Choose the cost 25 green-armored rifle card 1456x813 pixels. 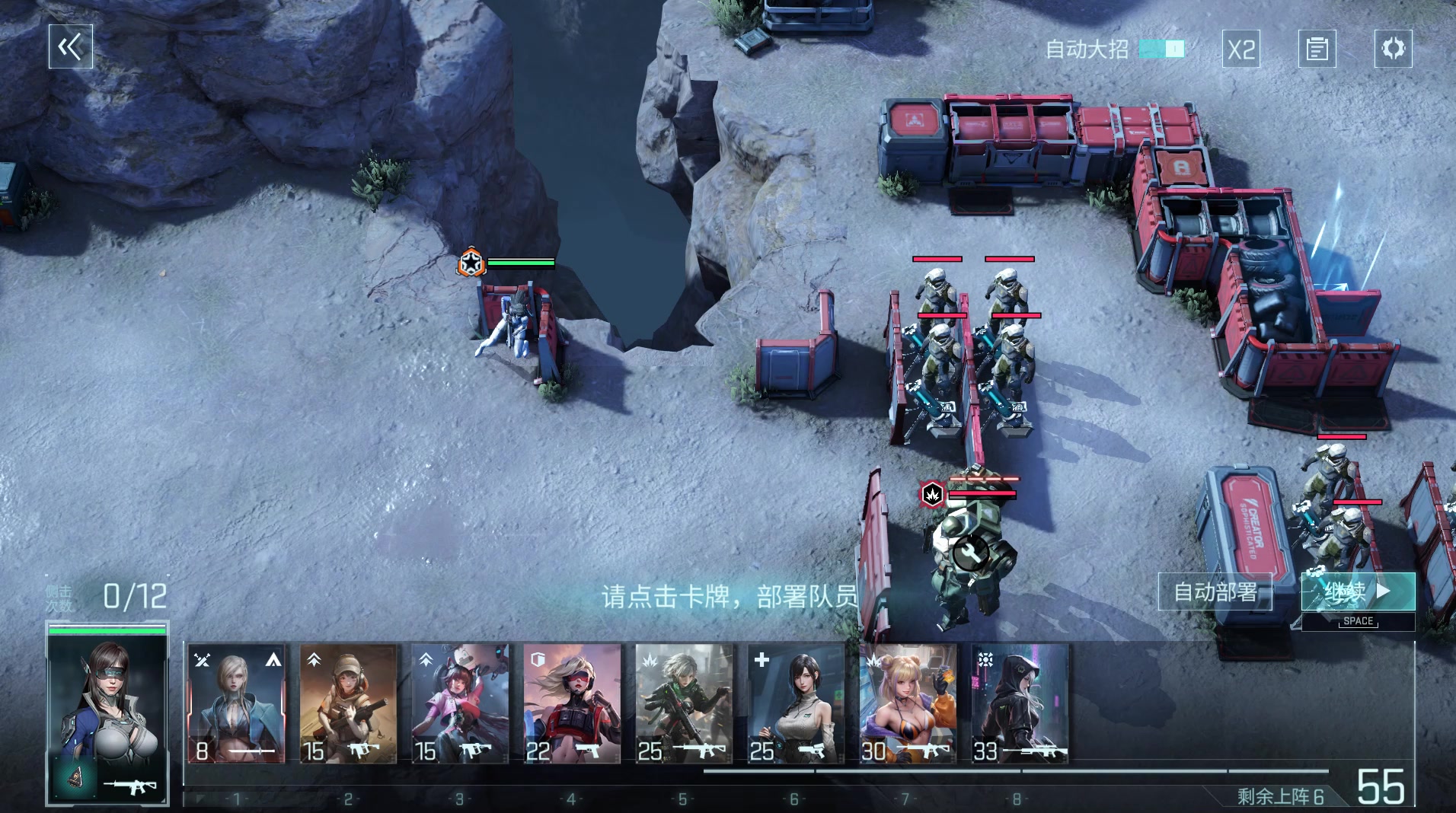pyautogui.click(x=684, y=703)
